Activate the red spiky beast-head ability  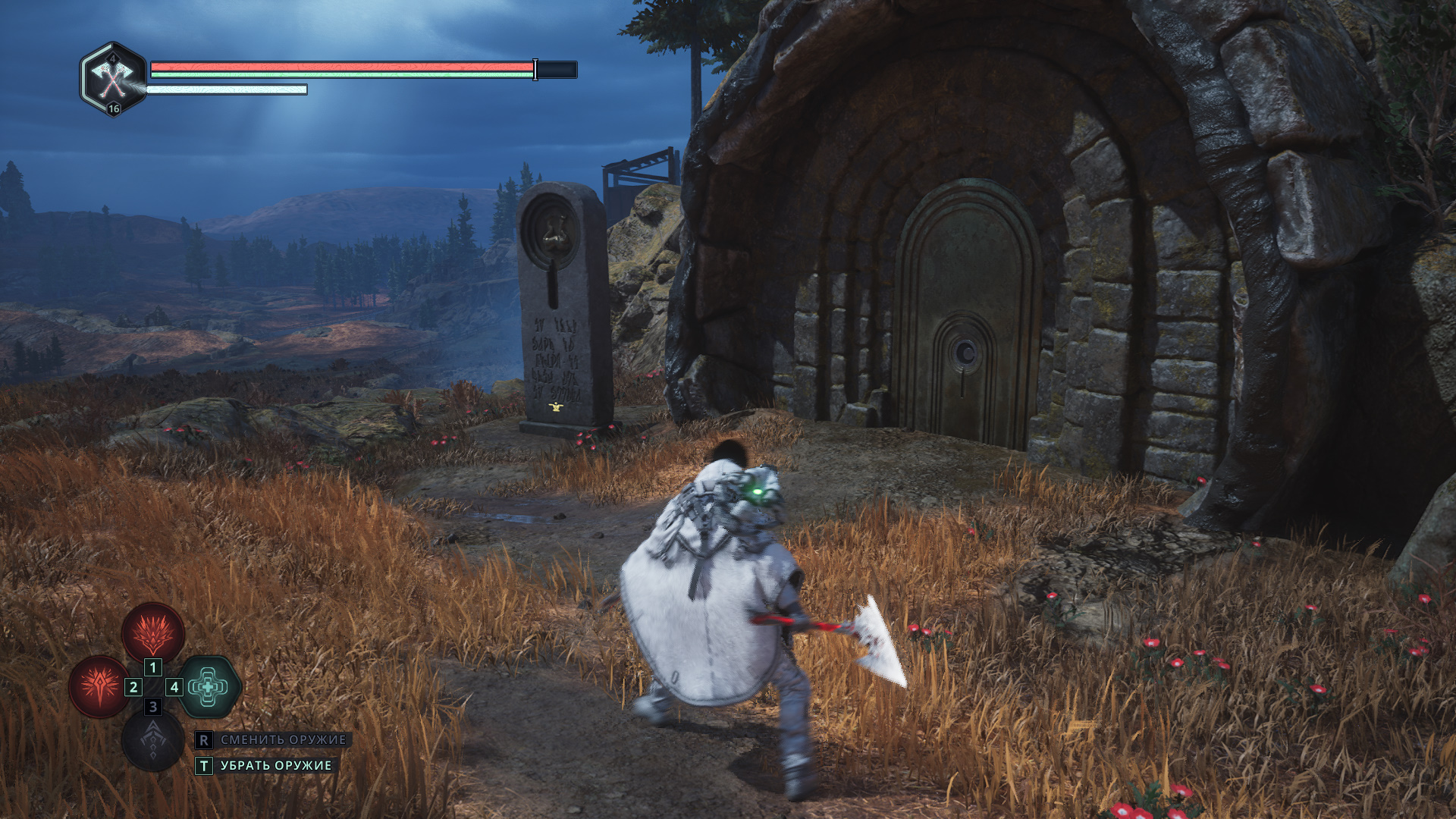tap(153, 632)
